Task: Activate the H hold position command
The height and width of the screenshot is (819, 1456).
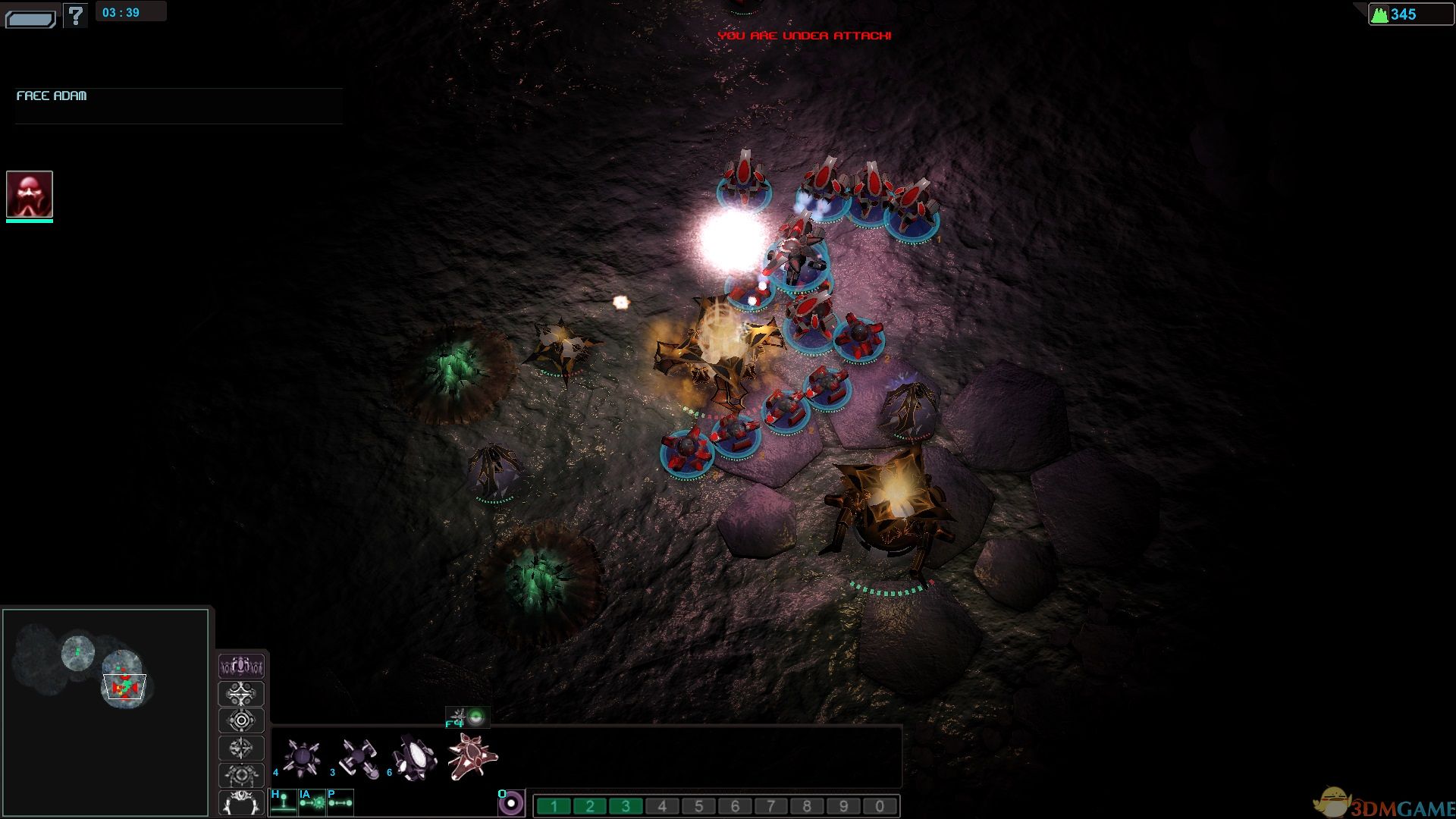Action: [x=283, y=802]
